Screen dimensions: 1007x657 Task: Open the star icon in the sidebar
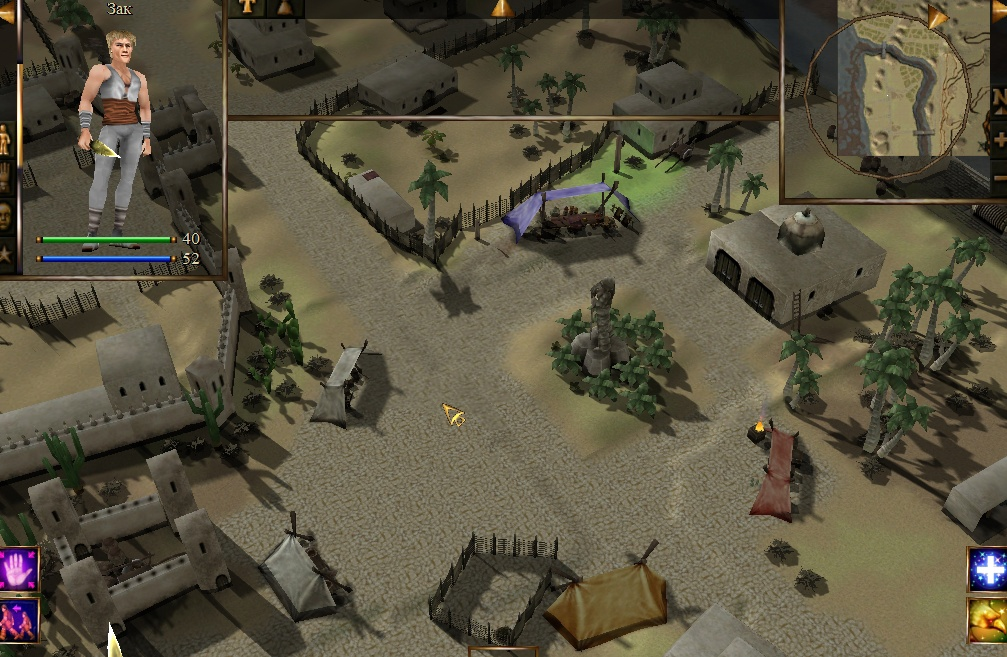[x=7, y=254]
